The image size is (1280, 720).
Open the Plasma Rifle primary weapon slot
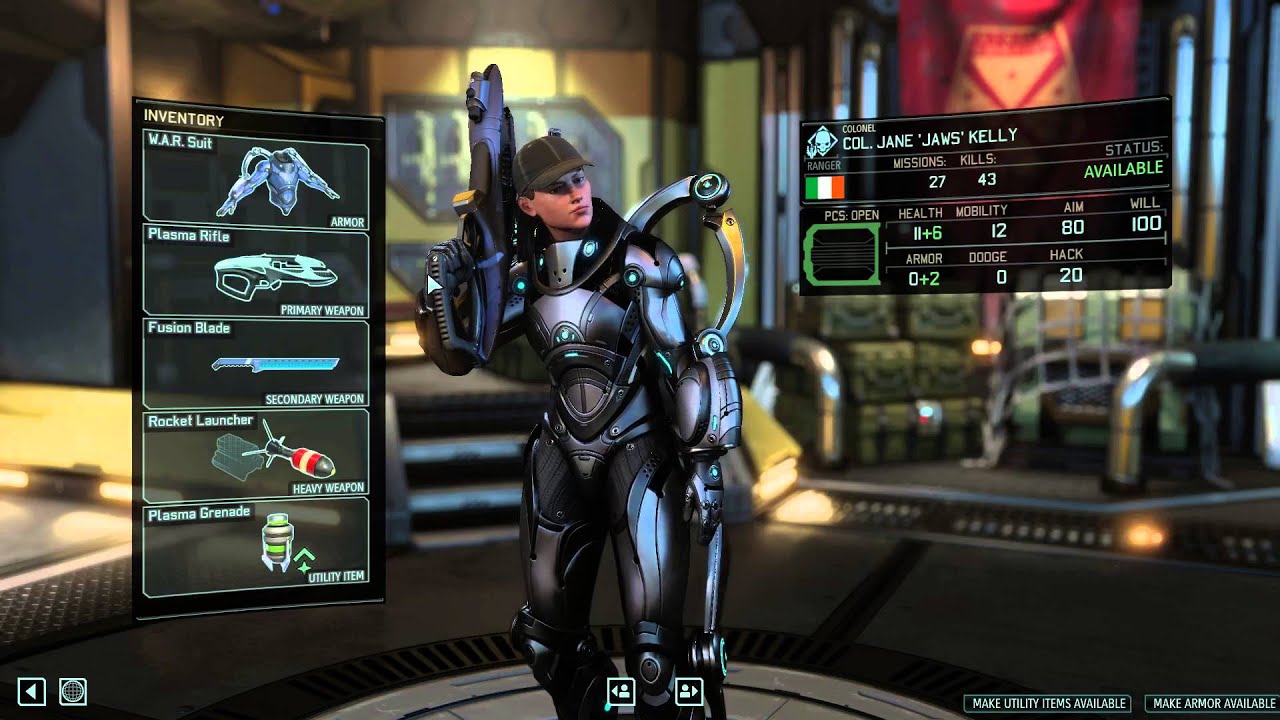(x=256, y=271)
